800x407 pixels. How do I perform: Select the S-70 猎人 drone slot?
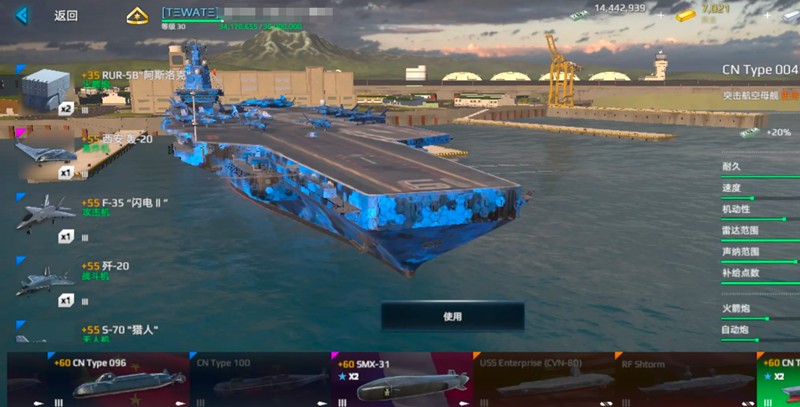[47, 331]
